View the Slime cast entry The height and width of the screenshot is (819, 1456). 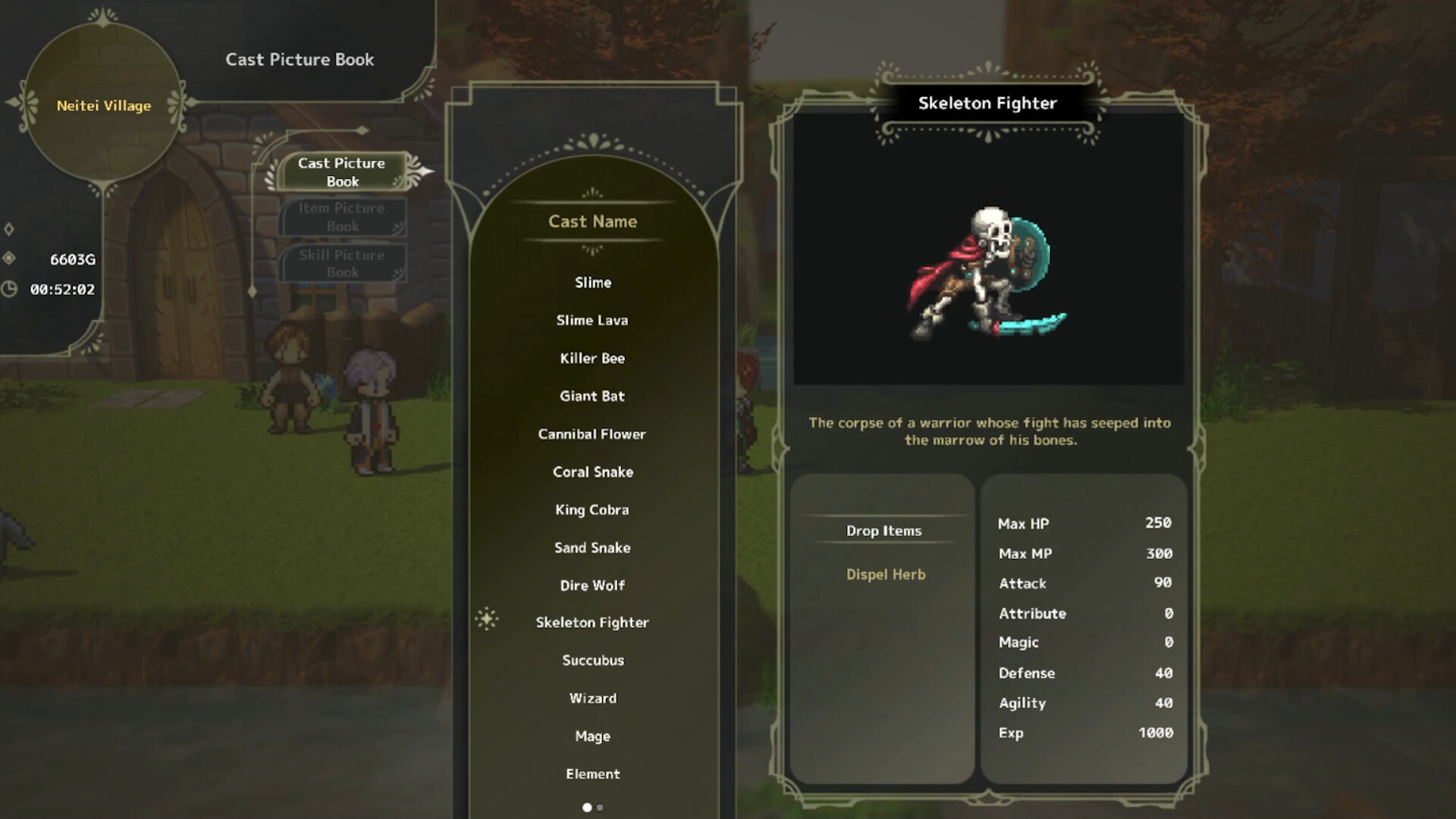point(592,281)
